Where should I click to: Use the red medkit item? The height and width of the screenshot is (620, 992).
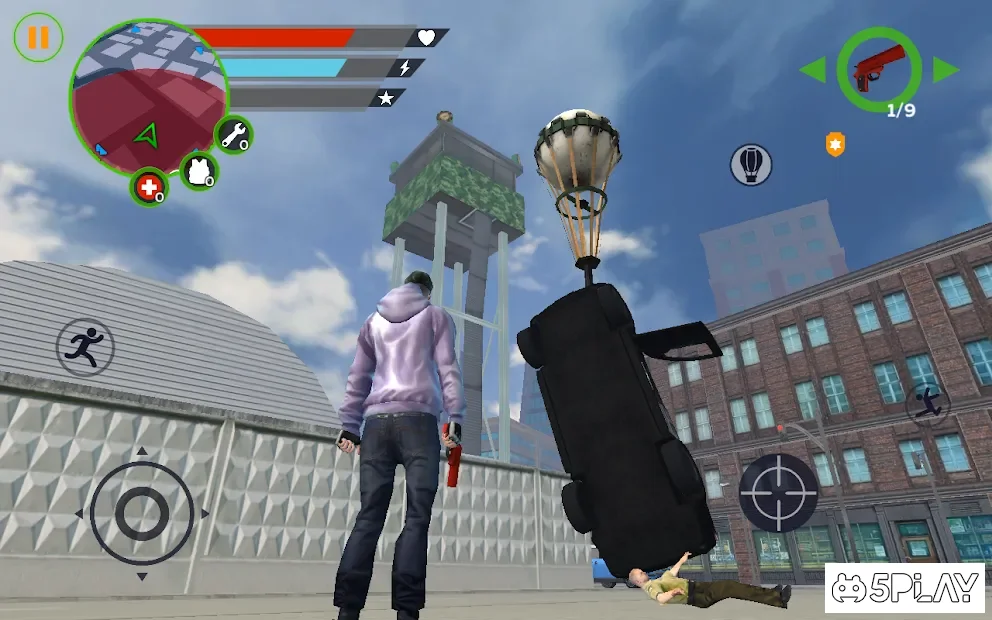149,187
